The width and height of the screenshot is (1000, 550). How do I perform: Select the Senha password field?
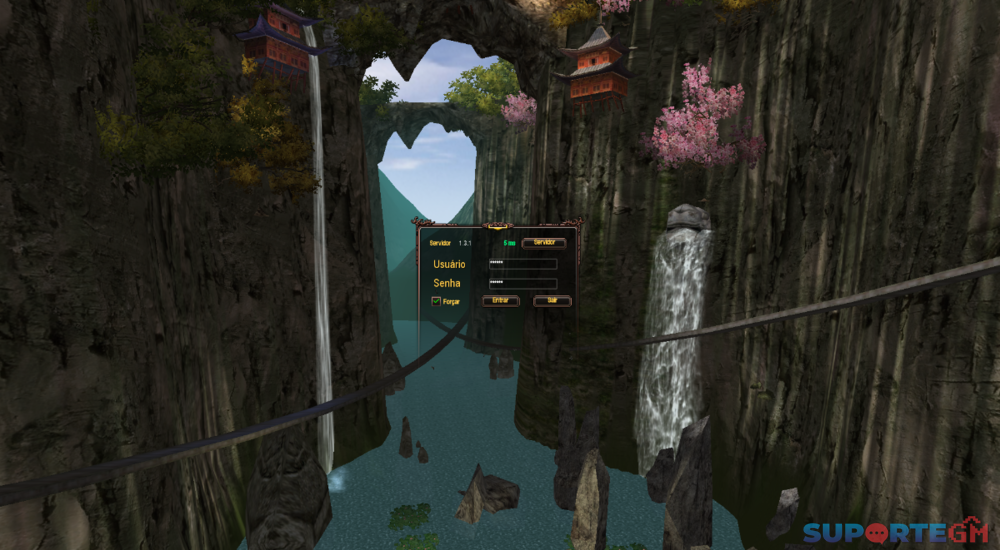coord(522,284)
